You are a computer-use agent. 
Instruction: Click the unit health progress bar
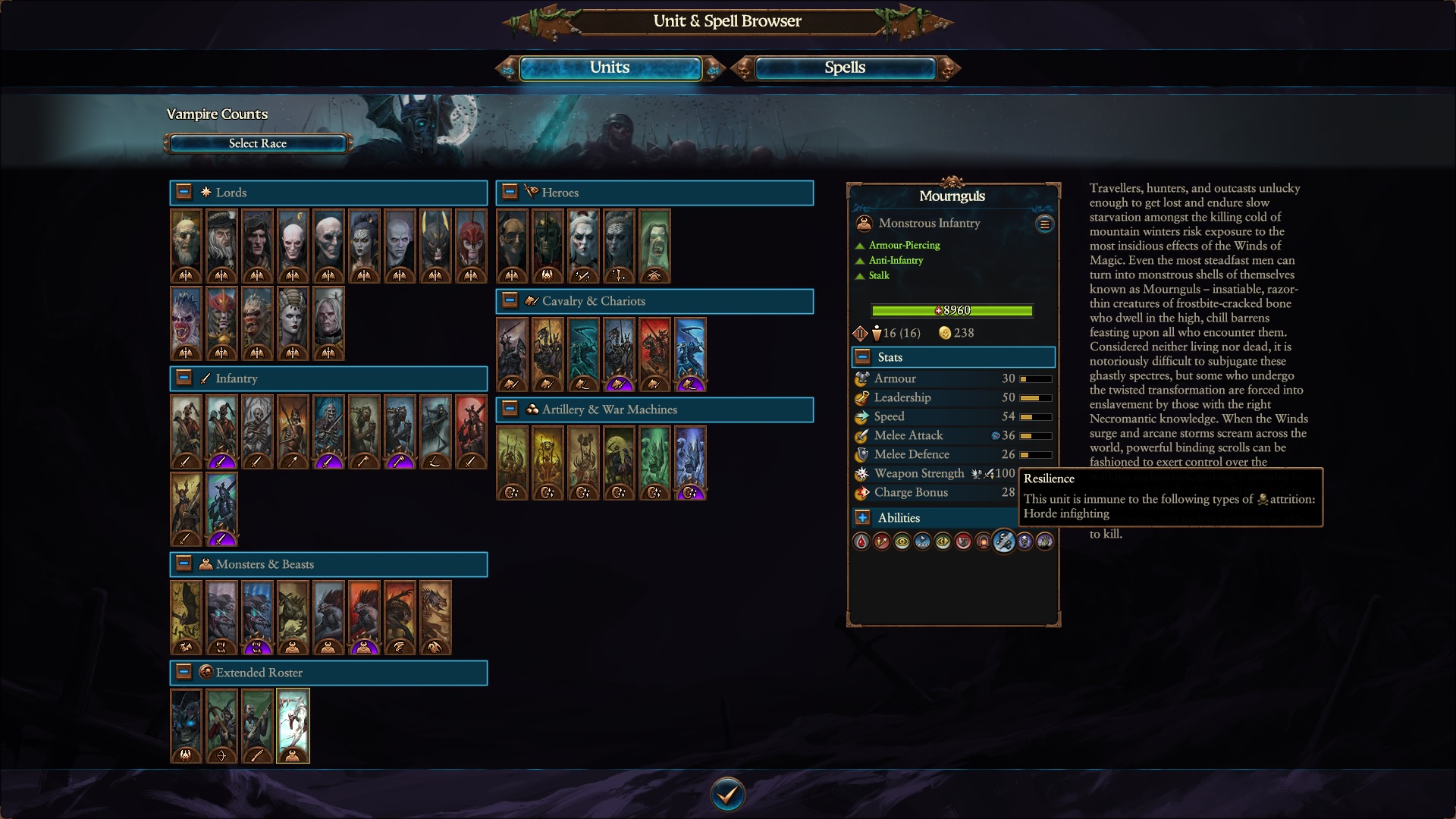click(x=953, y=310)
